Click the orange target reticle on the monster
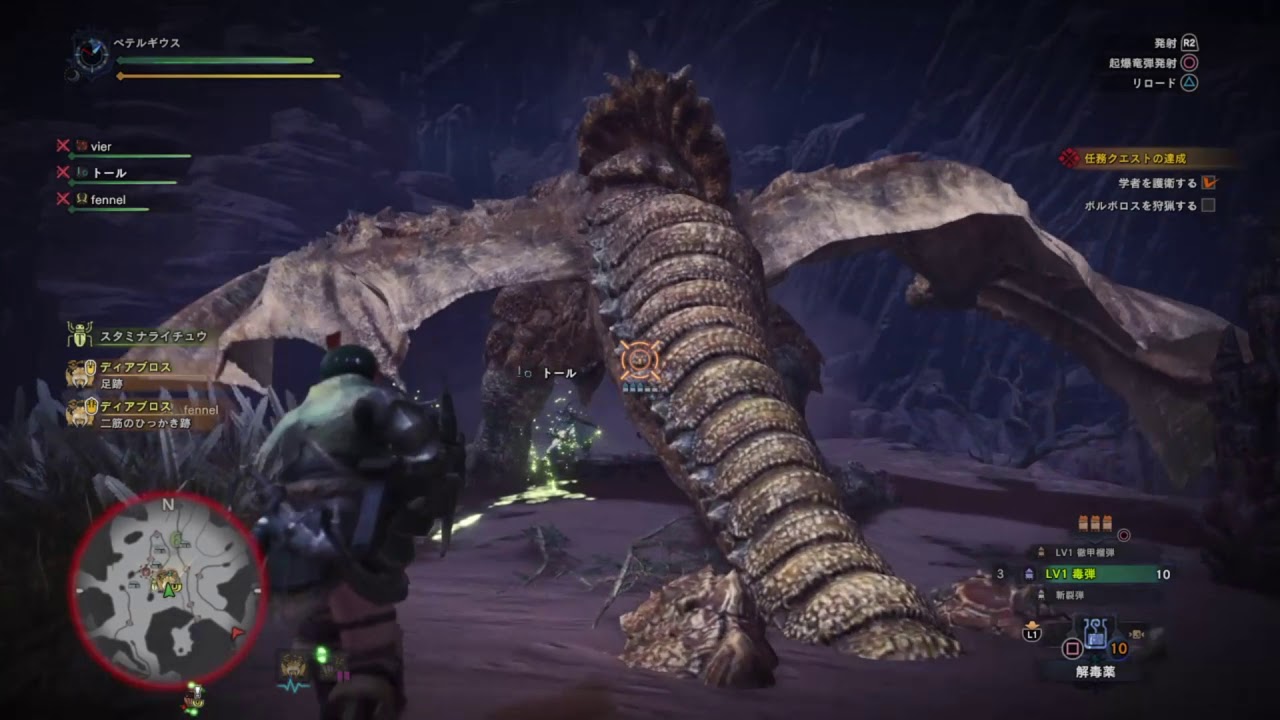This screenshot has width=1280, height=720. pyautogui.click(x=639, y=359)
